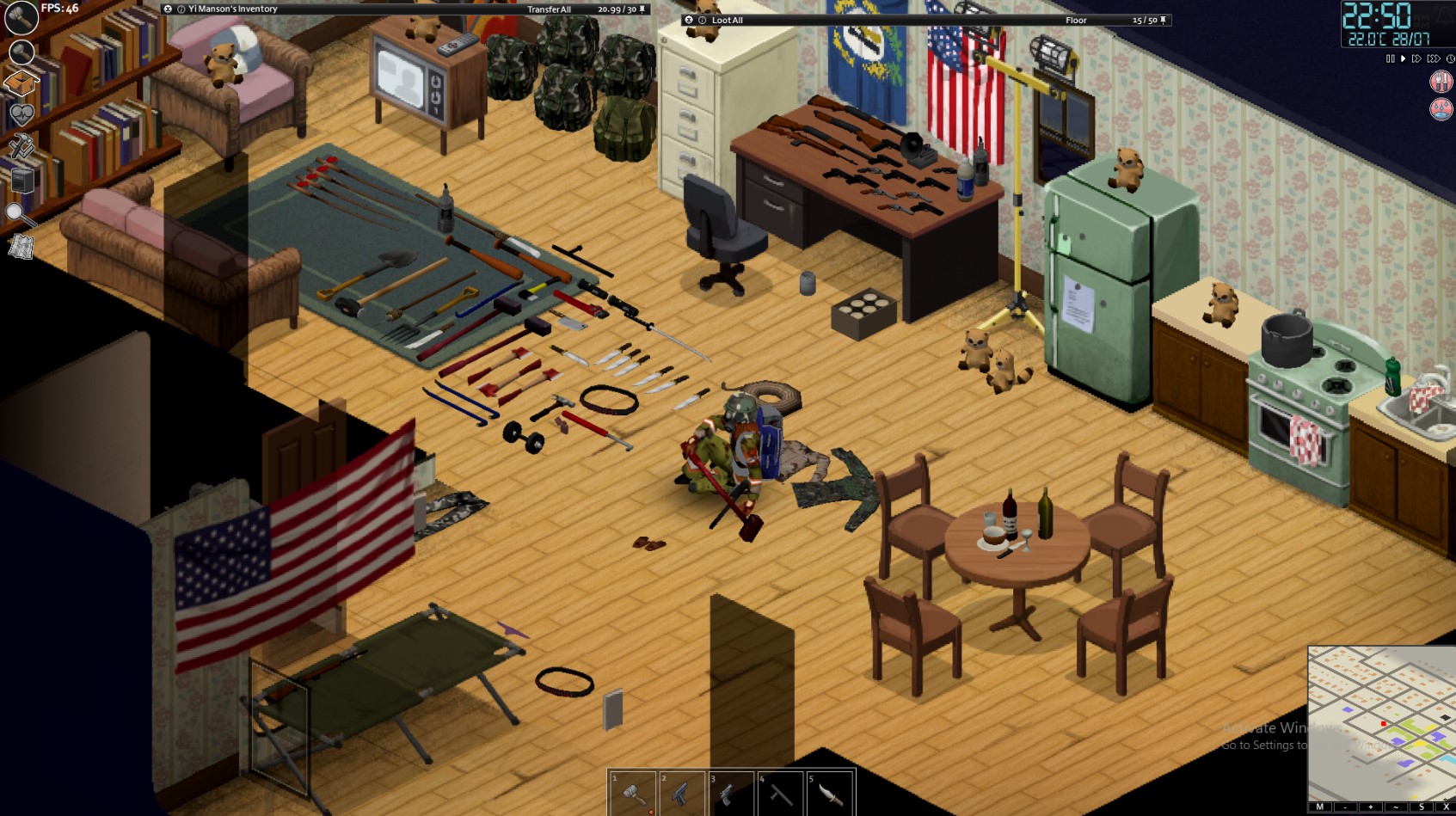The image size is (1456, 816).
Task: Pause the game time
Action: pos(1391,59)
